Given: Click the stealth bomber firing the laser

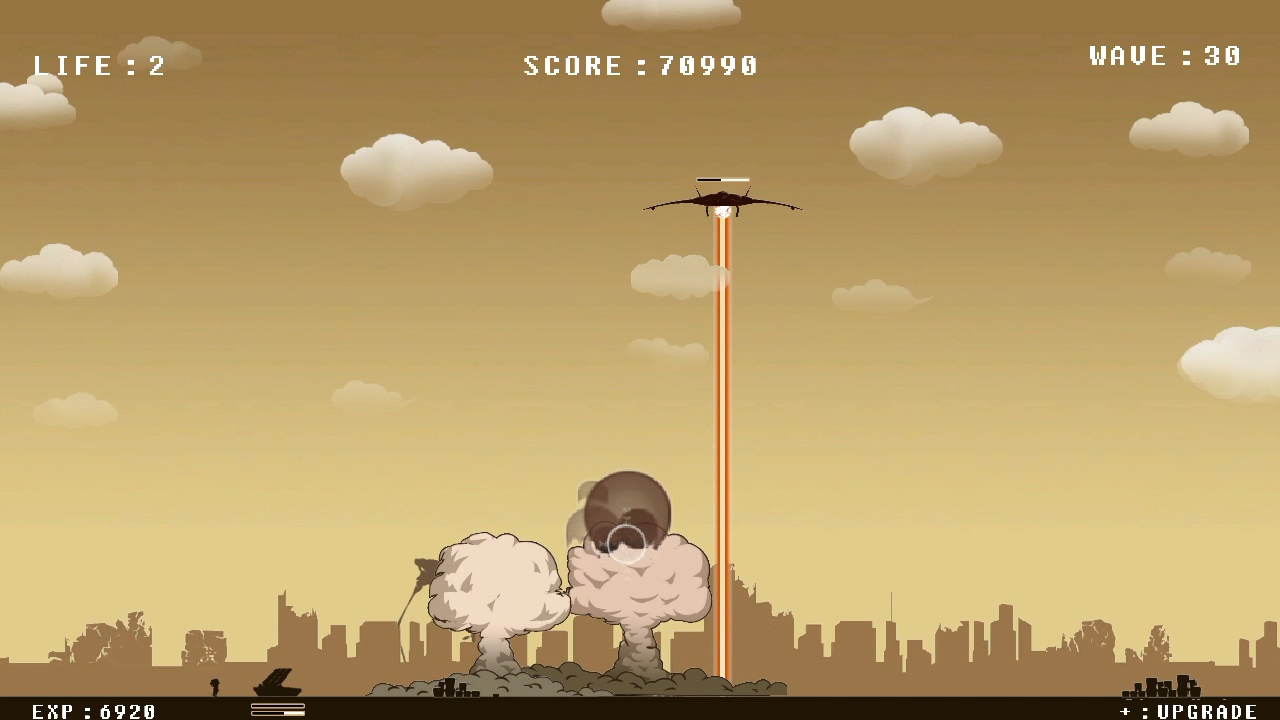Looking at the screenshot, I should pyautogui.click(x=722, y=199).
